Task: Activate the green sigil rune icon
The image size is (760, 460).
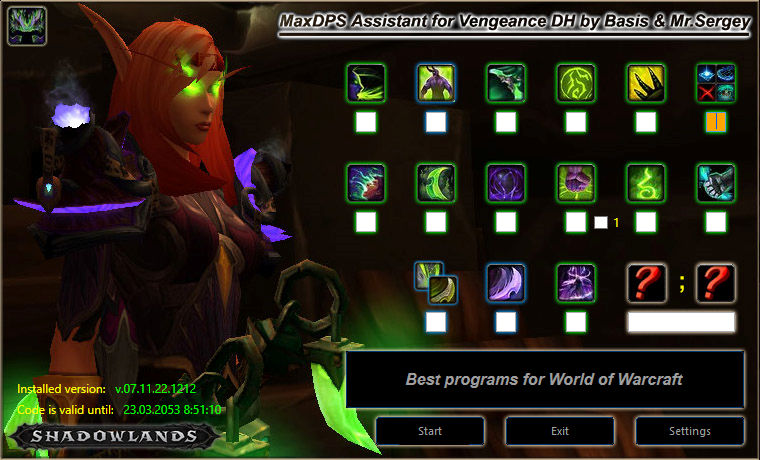Action: (x=576, y=84)
